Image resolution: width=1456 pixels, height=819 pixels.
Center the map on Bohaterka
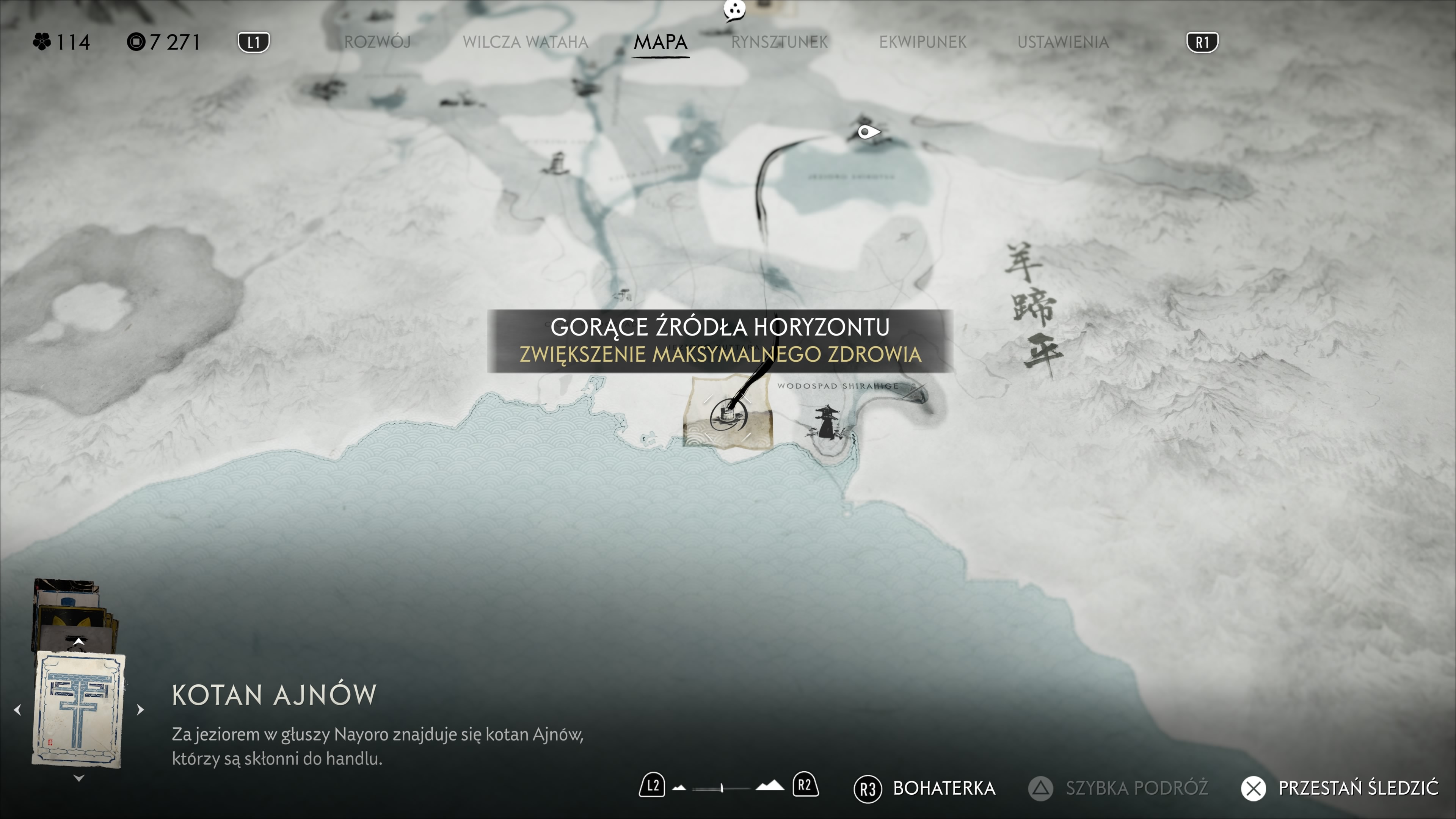point(925,788)
